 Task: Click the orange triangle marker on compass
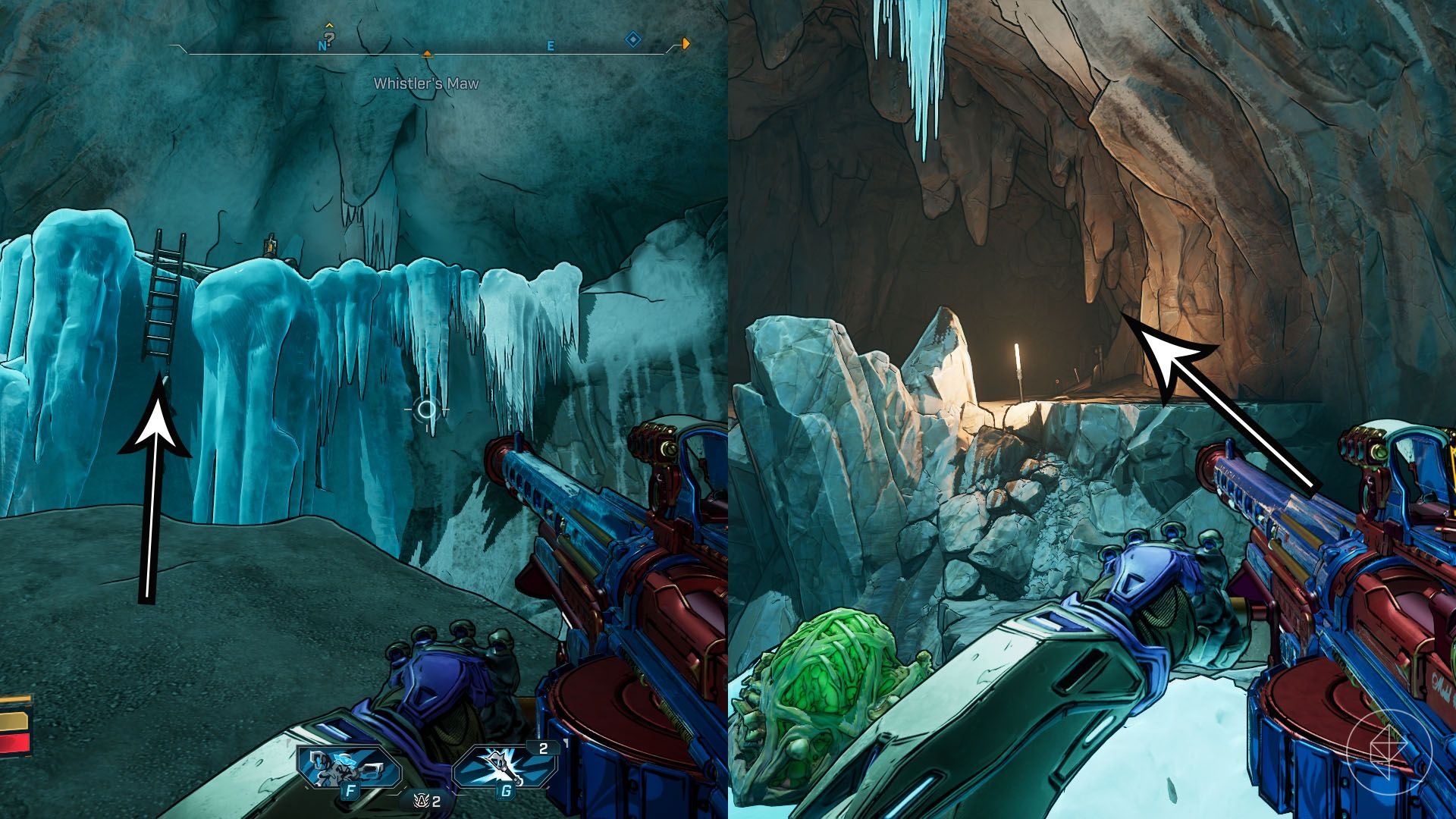point(427,54)
